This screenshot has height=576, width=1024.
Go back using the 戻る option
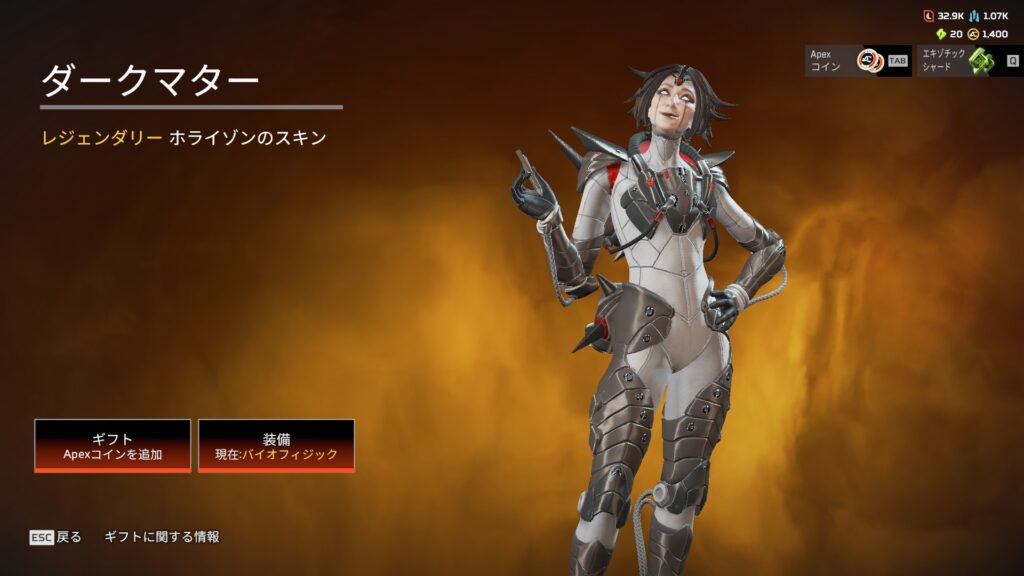[x=56, y=537]
